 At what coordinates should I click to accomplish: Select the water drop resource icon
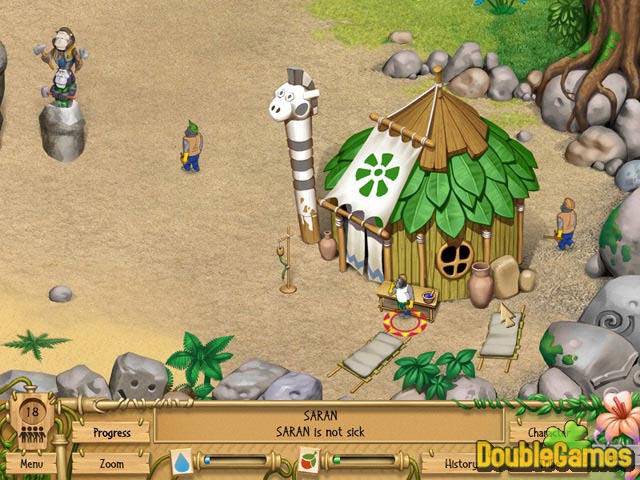coord(181,462)
